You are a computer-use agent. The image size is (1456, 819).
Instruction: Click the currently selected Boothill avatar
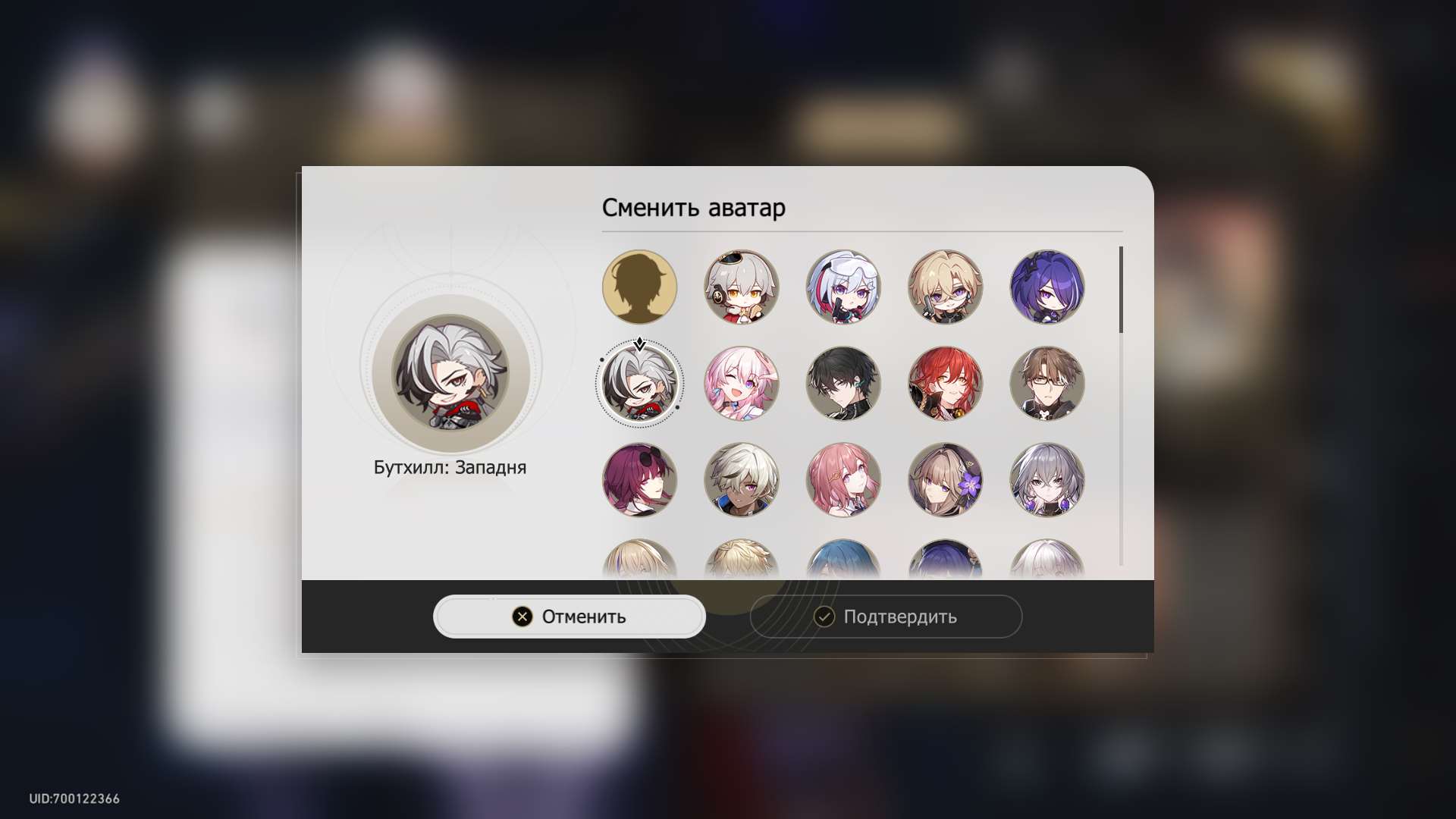[639, 384]
